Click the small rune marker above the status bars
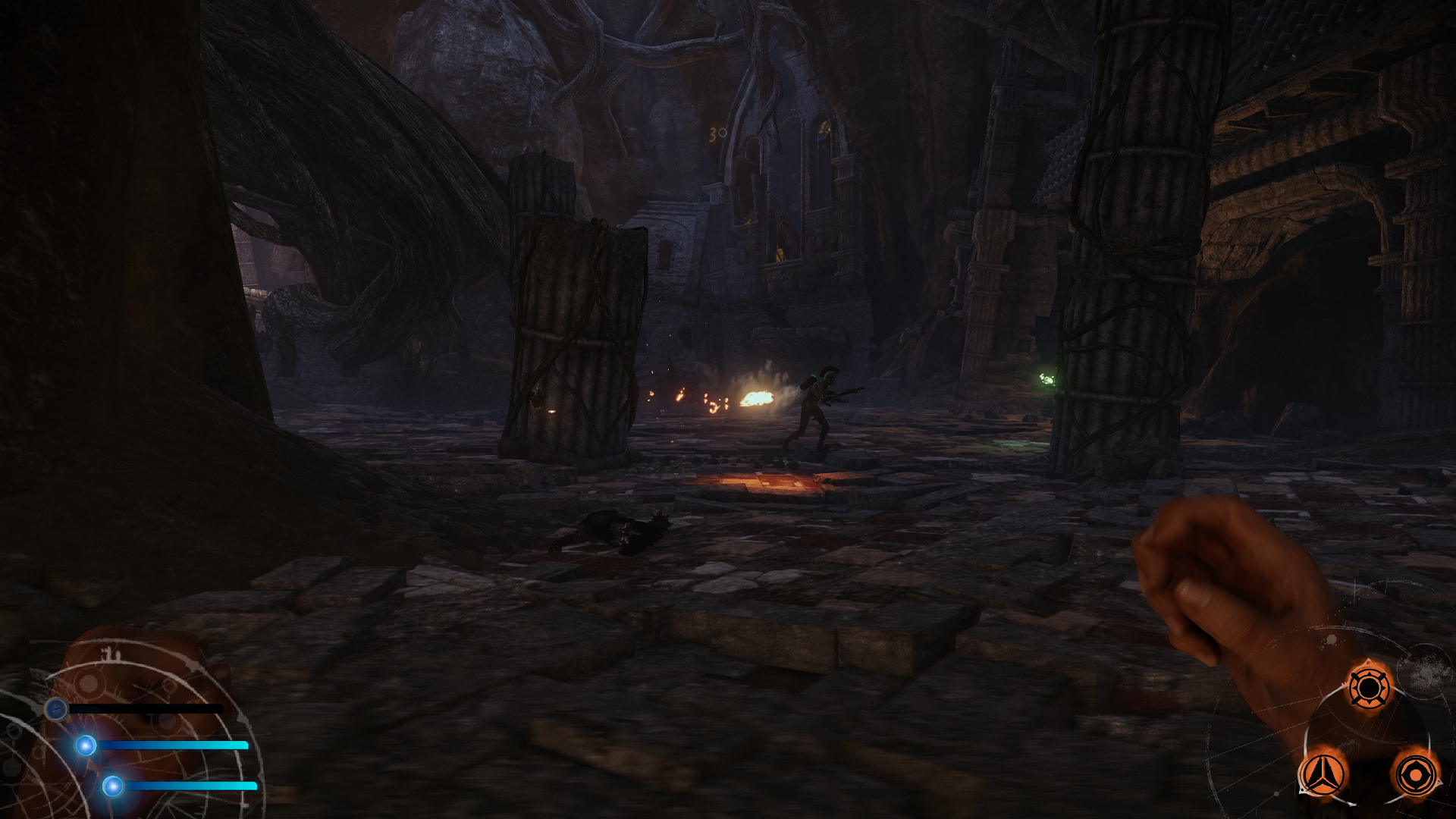Viewport: 1456px width, 819px height. pos(110,652)
